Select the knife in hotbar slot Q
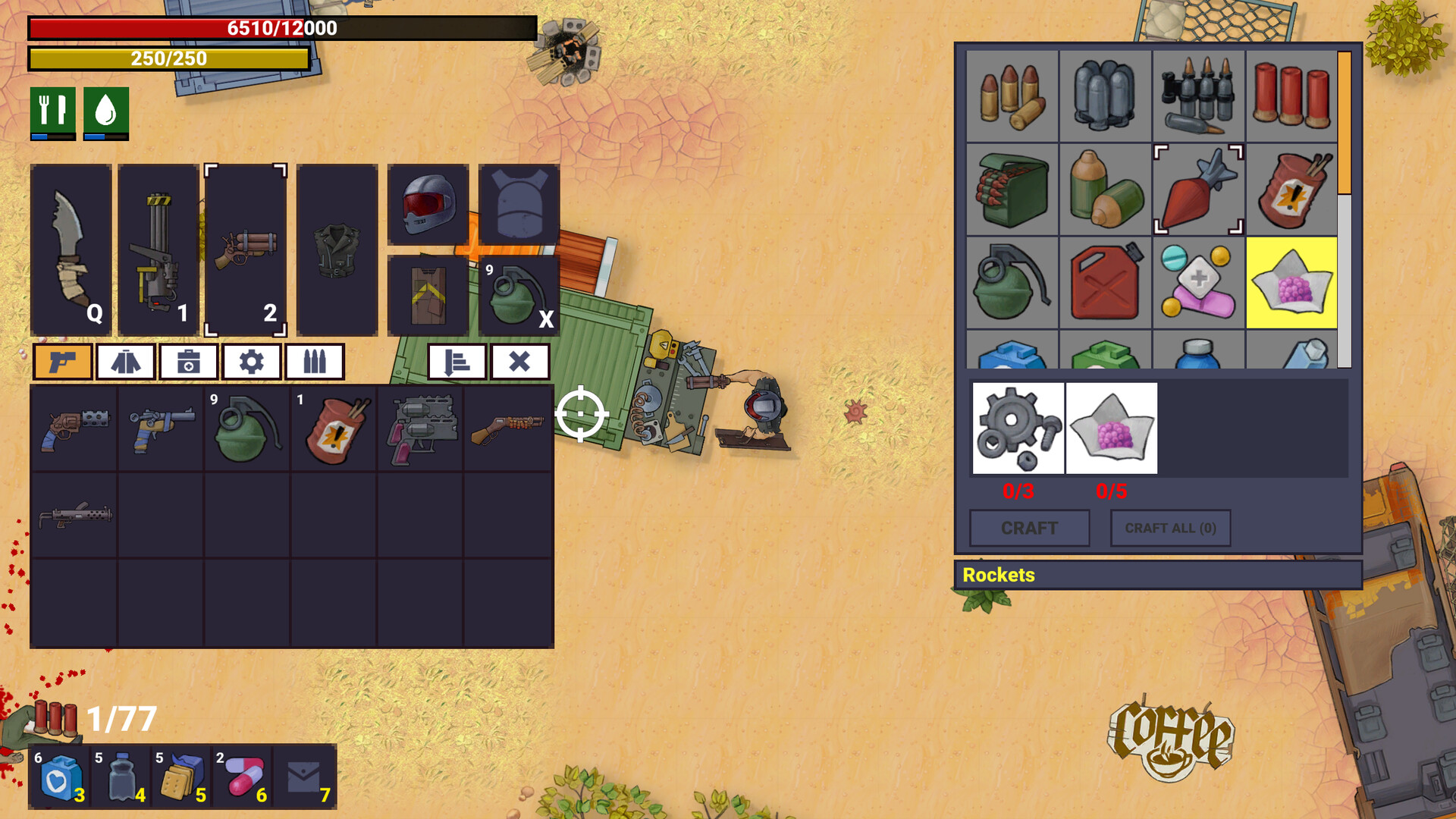This screenshot has width=1456, height=819. [72, 248]
